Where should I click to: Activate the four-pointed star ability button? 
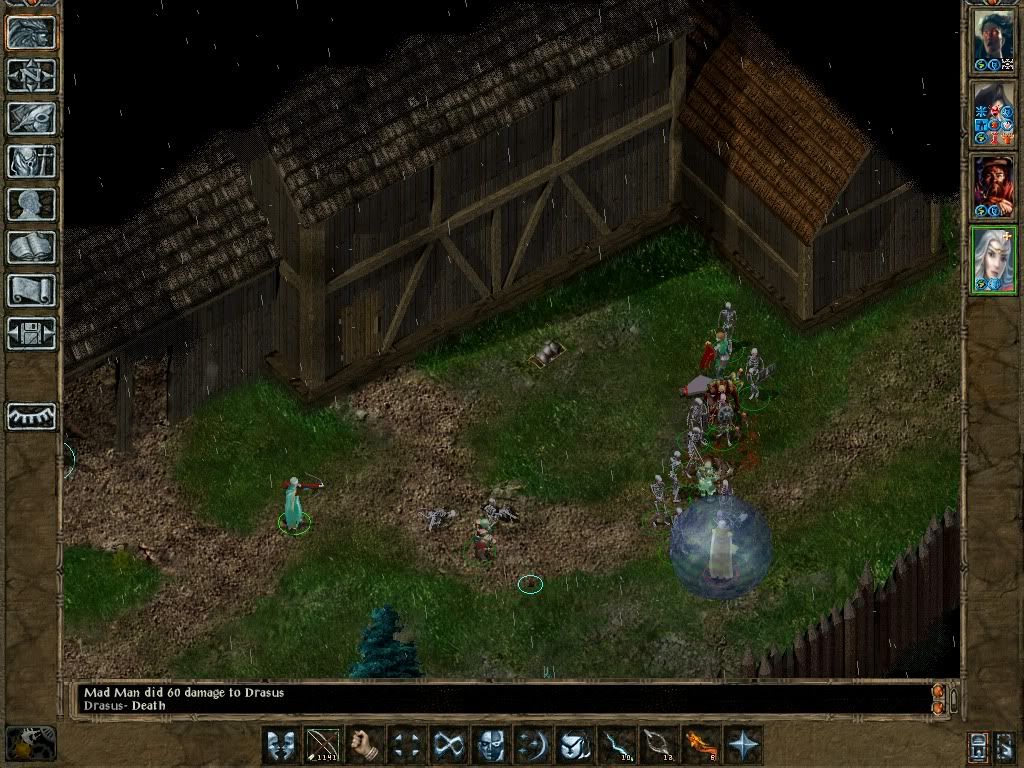click(x=744, y=746)
